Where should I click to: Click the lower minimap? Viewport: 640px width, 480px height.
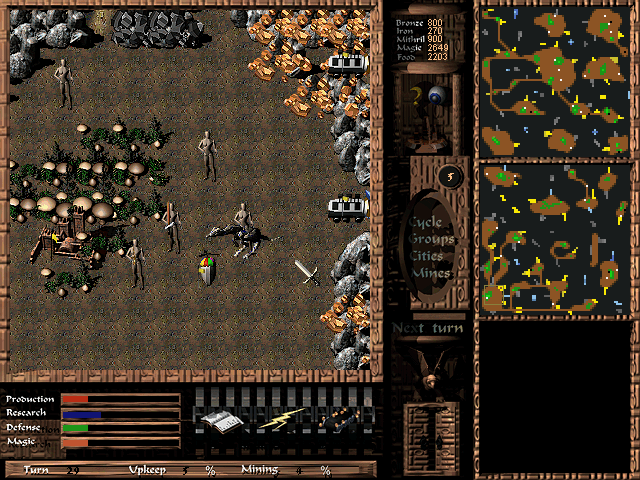point(555,240)
